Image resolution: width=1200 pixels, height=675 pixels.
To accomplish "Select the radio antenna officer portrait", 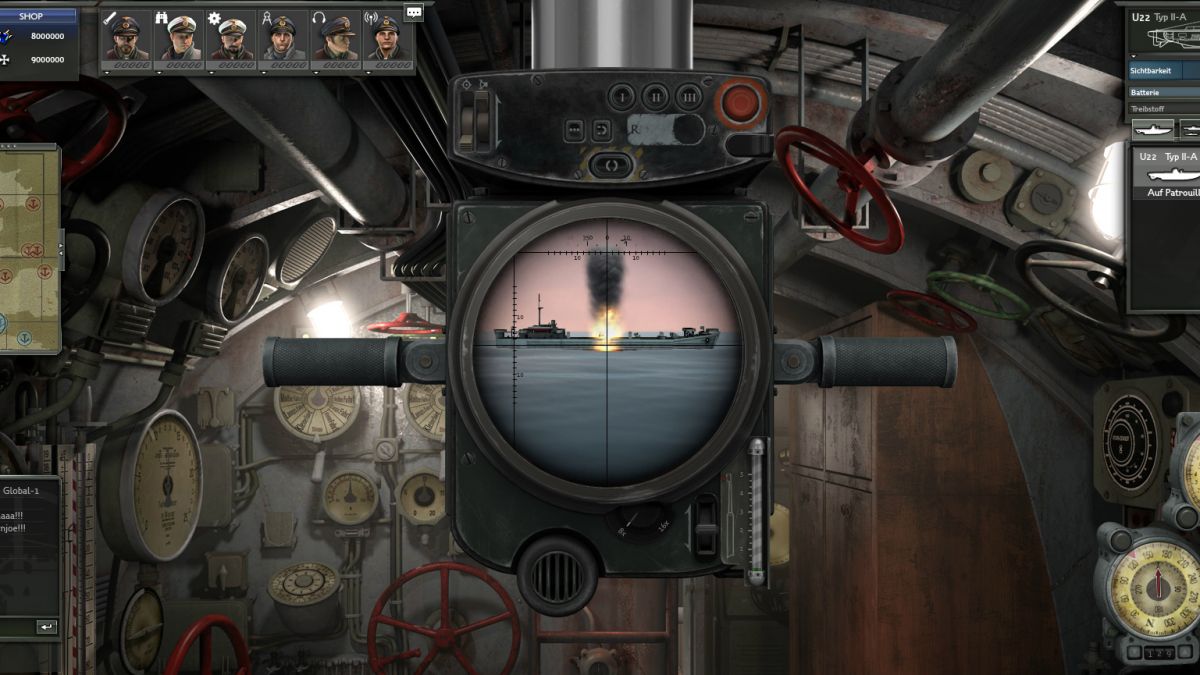I will 387,40.
